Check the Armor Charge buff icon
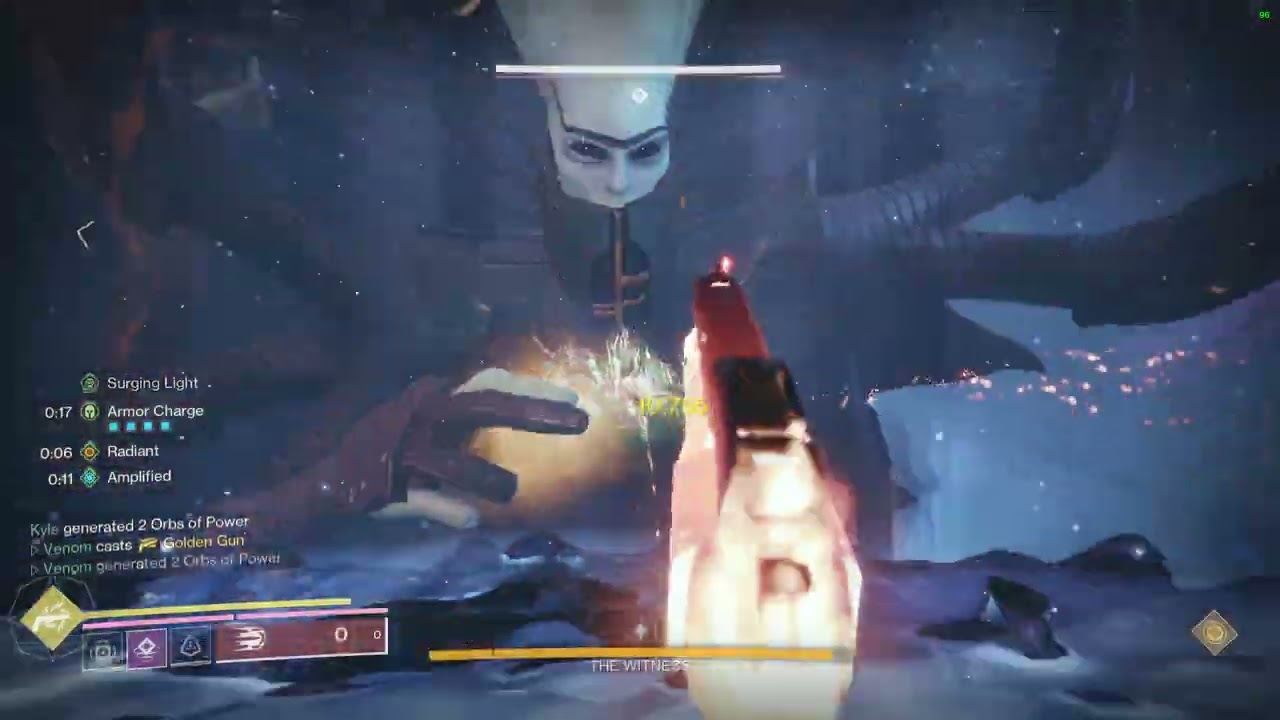The width and height of the screenshot is (1280, 720). point(89,411)
